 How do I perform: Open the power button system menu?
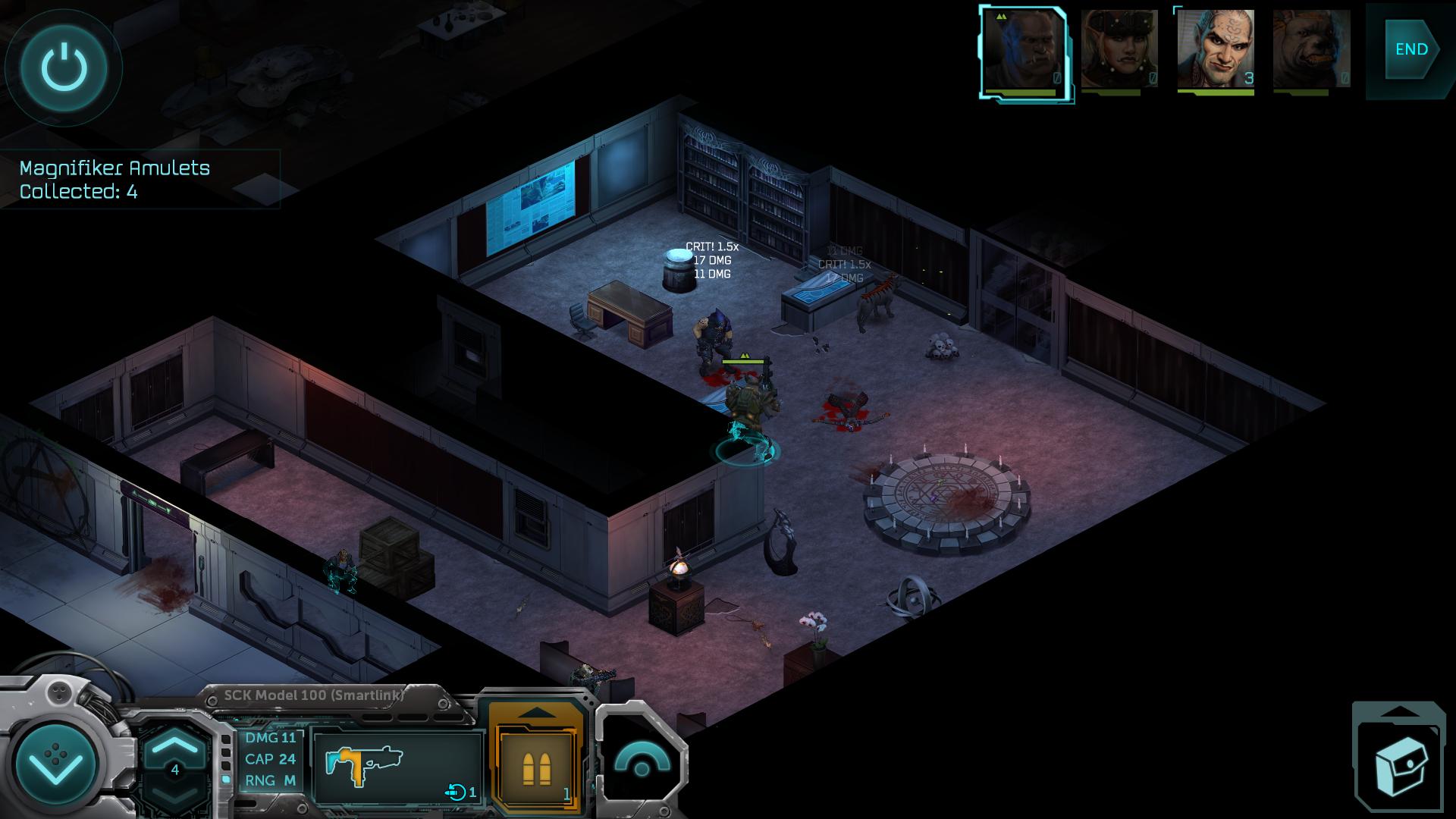(x=64, y=67)
